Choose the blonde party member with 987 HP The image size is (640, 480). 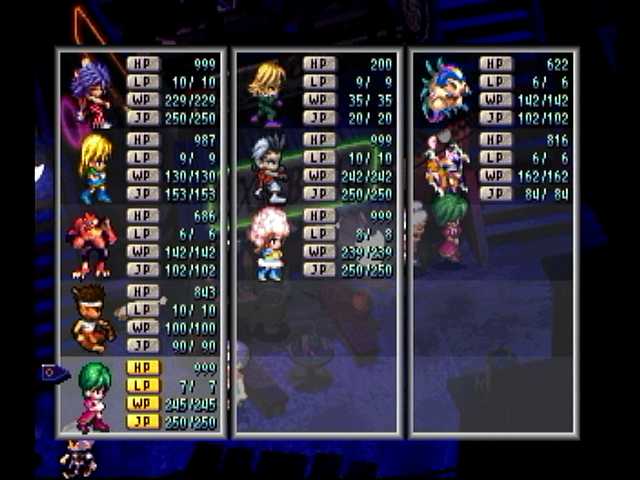[95, 167]
